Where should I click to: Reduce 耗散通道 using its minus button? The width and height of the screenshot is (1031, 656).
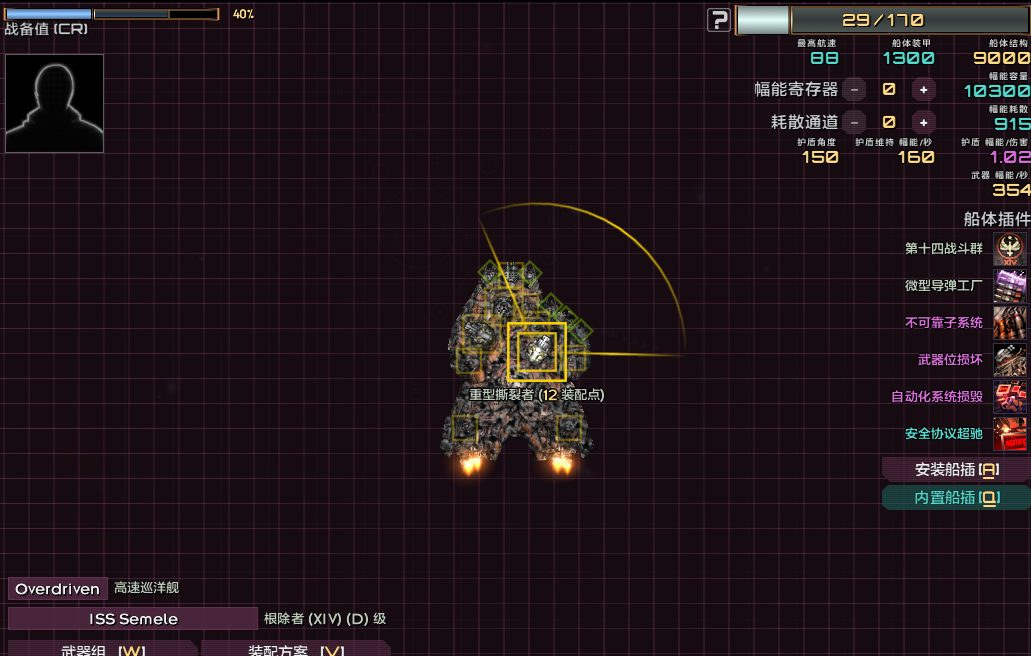pyautogui.click(x=854, y=122)
